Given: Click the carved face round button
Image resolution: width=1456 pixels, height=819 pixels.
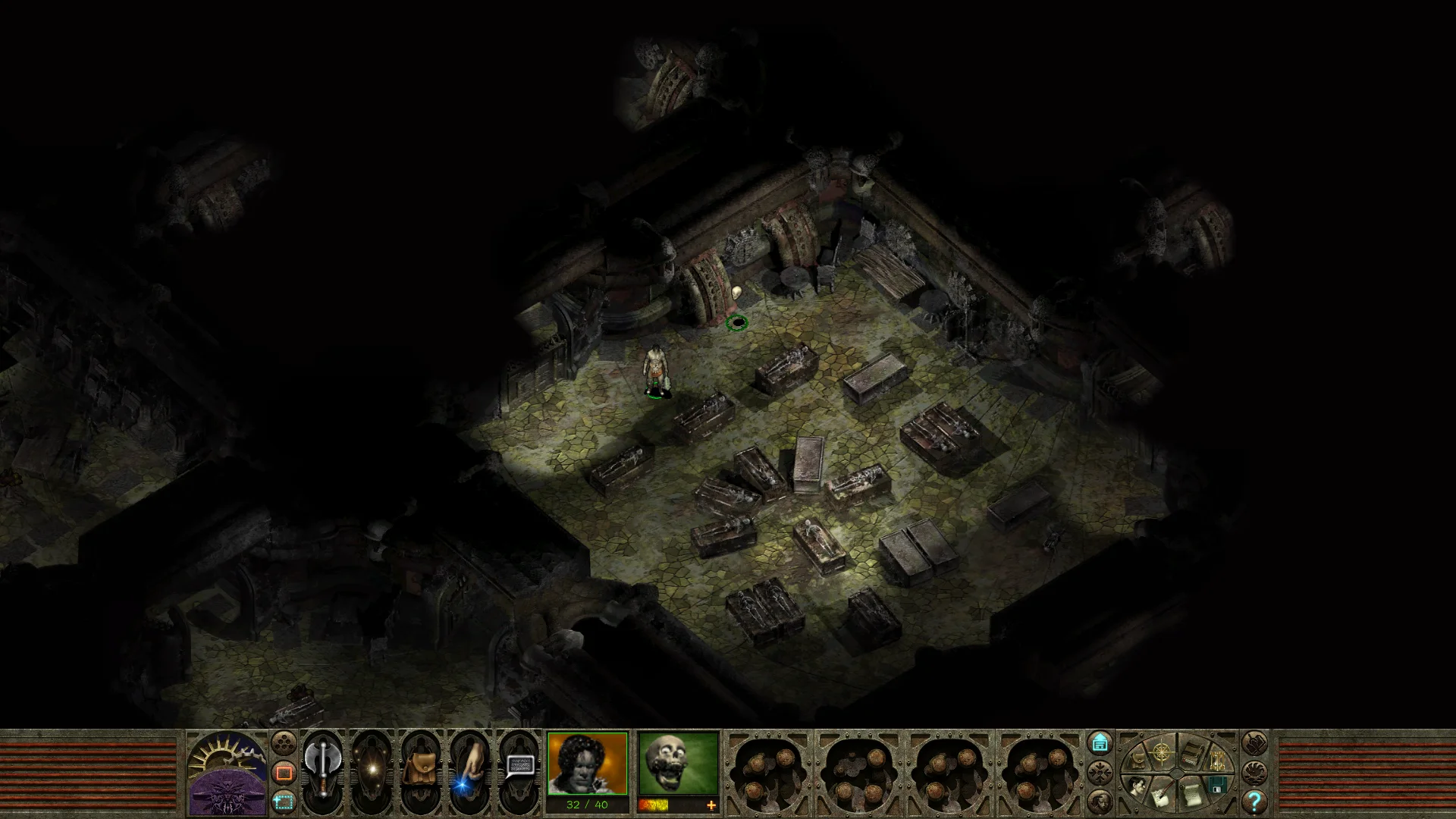Looking at the screenshot, I should (x=1100, y=801).
